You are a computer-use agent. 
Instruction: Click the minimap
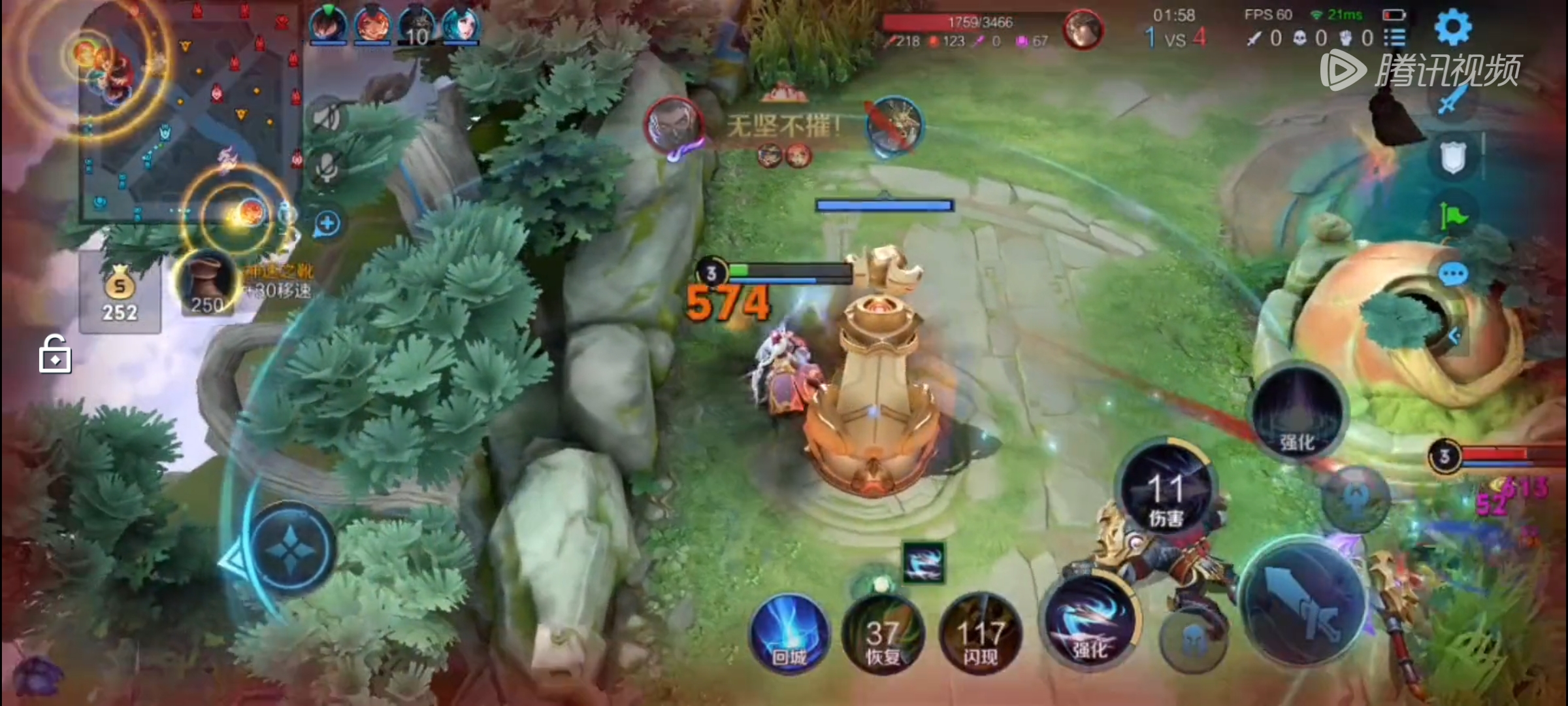[189, 111]
